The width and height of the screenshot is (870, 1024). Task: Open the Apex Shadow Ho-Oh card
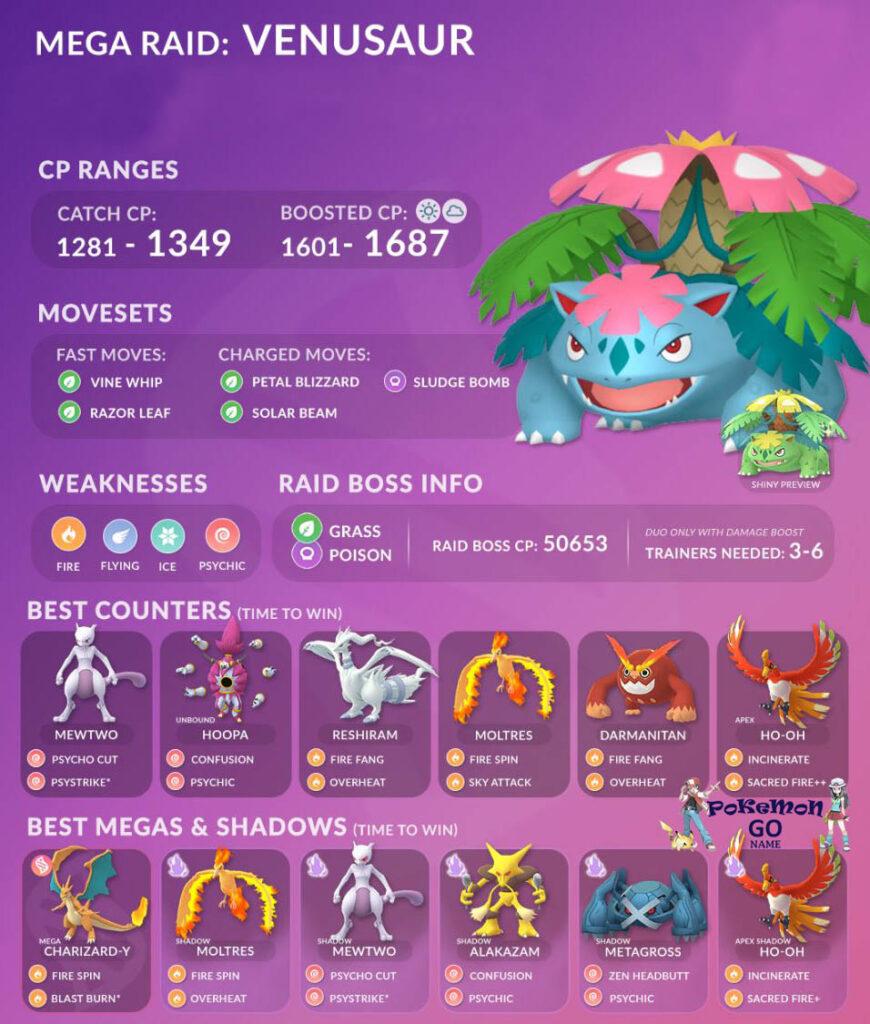tap(782, 928)
